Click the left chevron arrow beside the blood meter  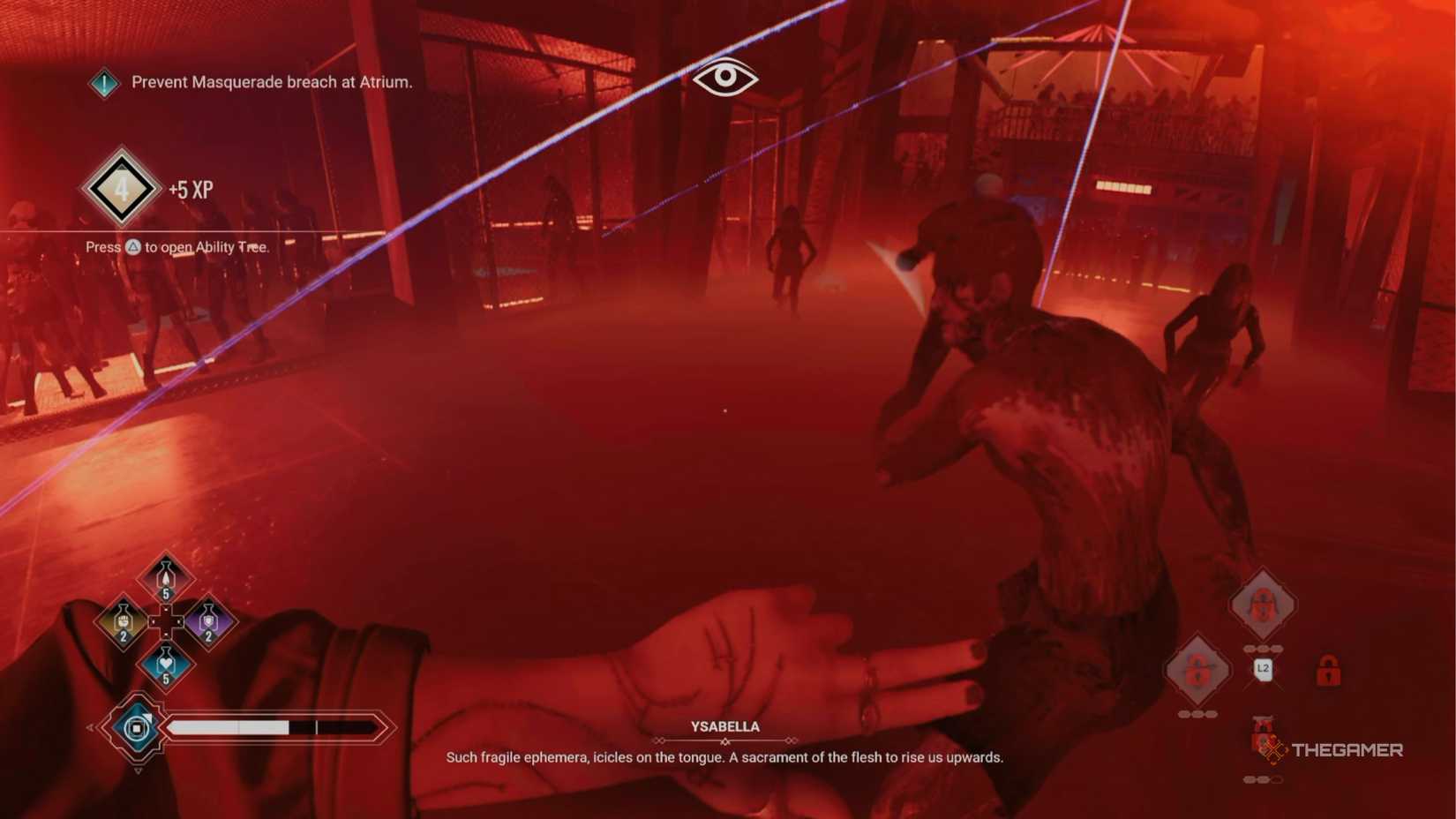click(x=90, y=728)
